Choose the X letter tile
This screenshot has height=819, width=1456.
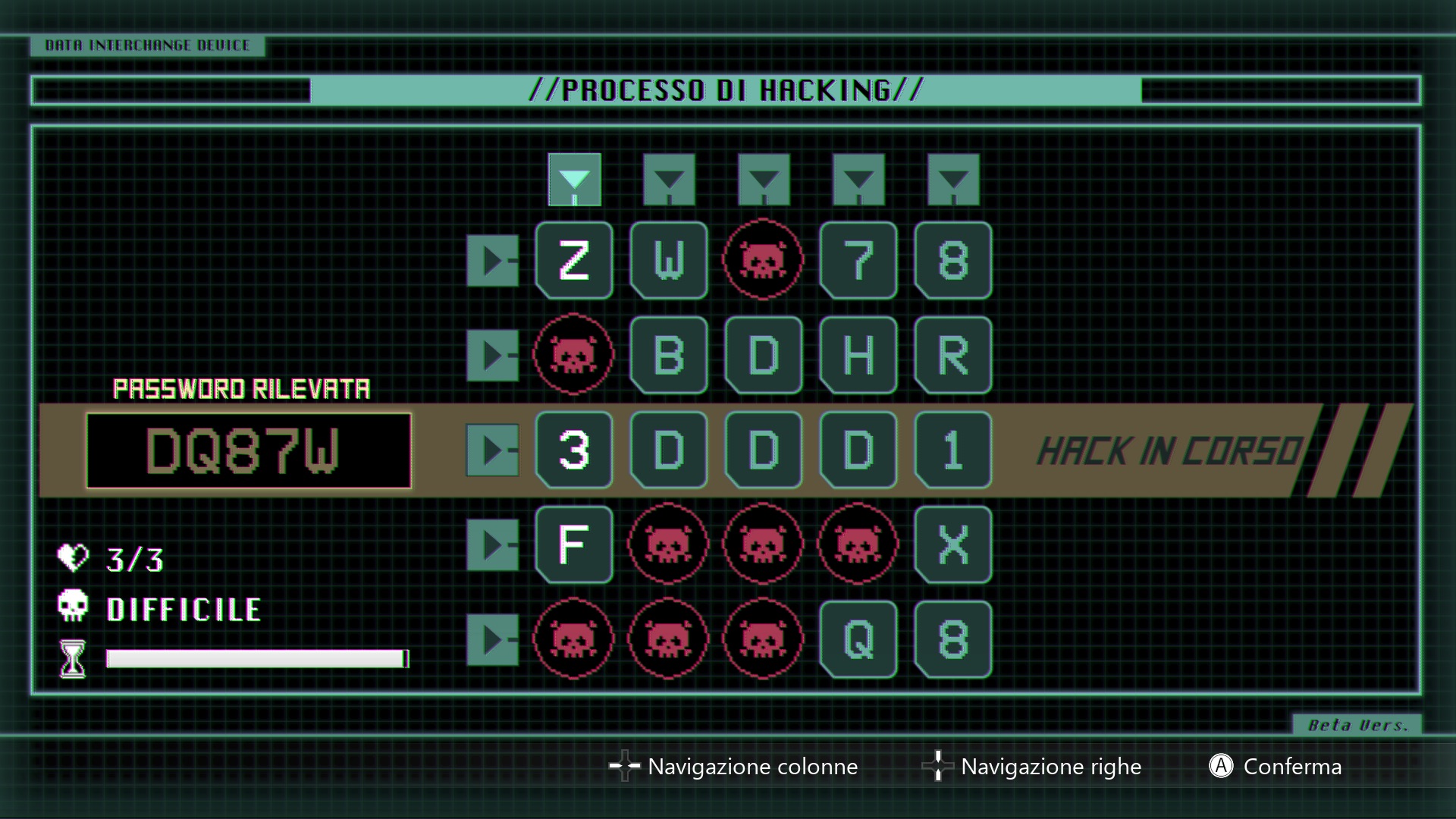(x=953, y=544)
